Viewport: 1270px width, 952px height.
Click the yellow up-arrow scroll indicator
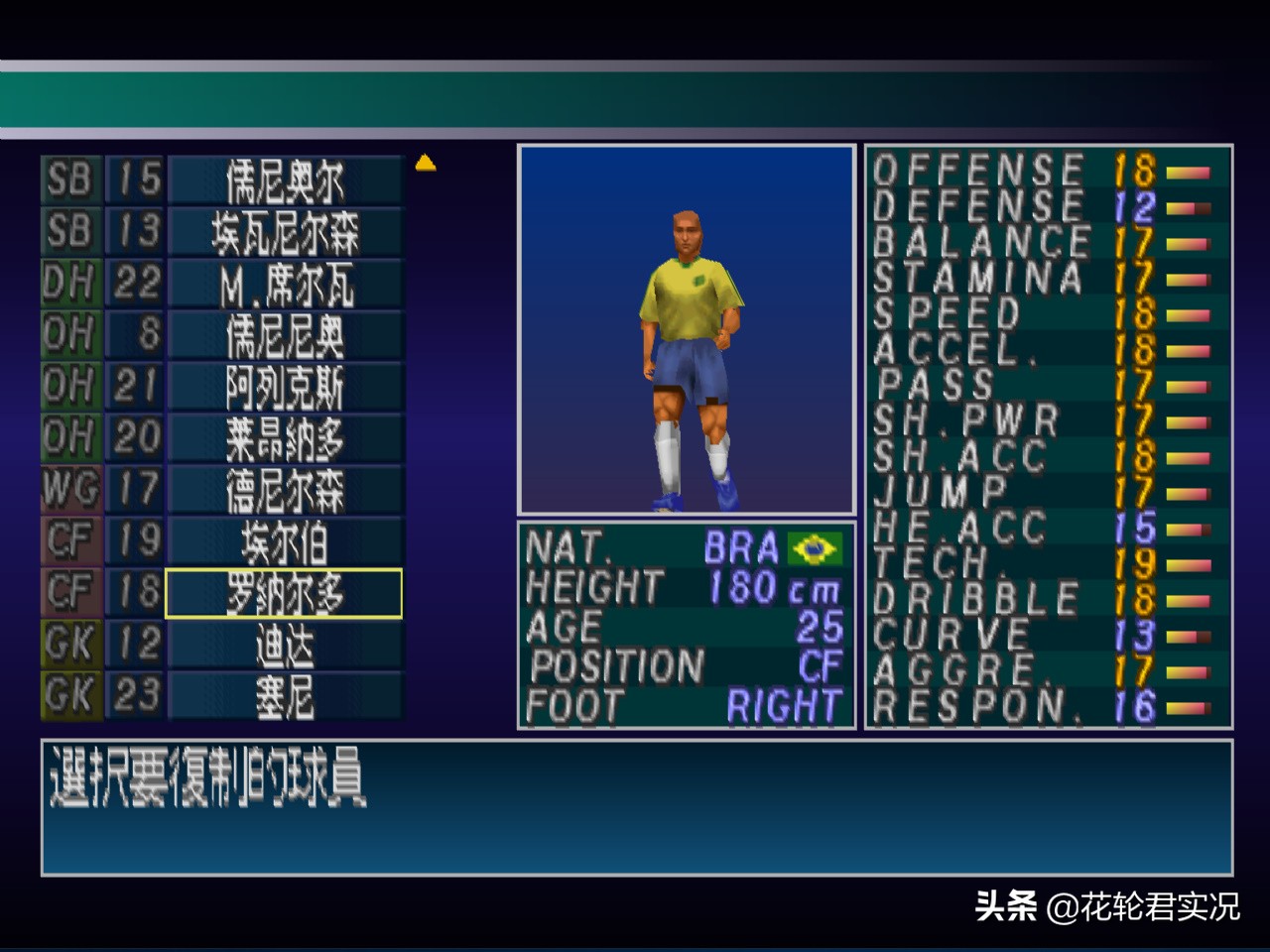(427, 164)
